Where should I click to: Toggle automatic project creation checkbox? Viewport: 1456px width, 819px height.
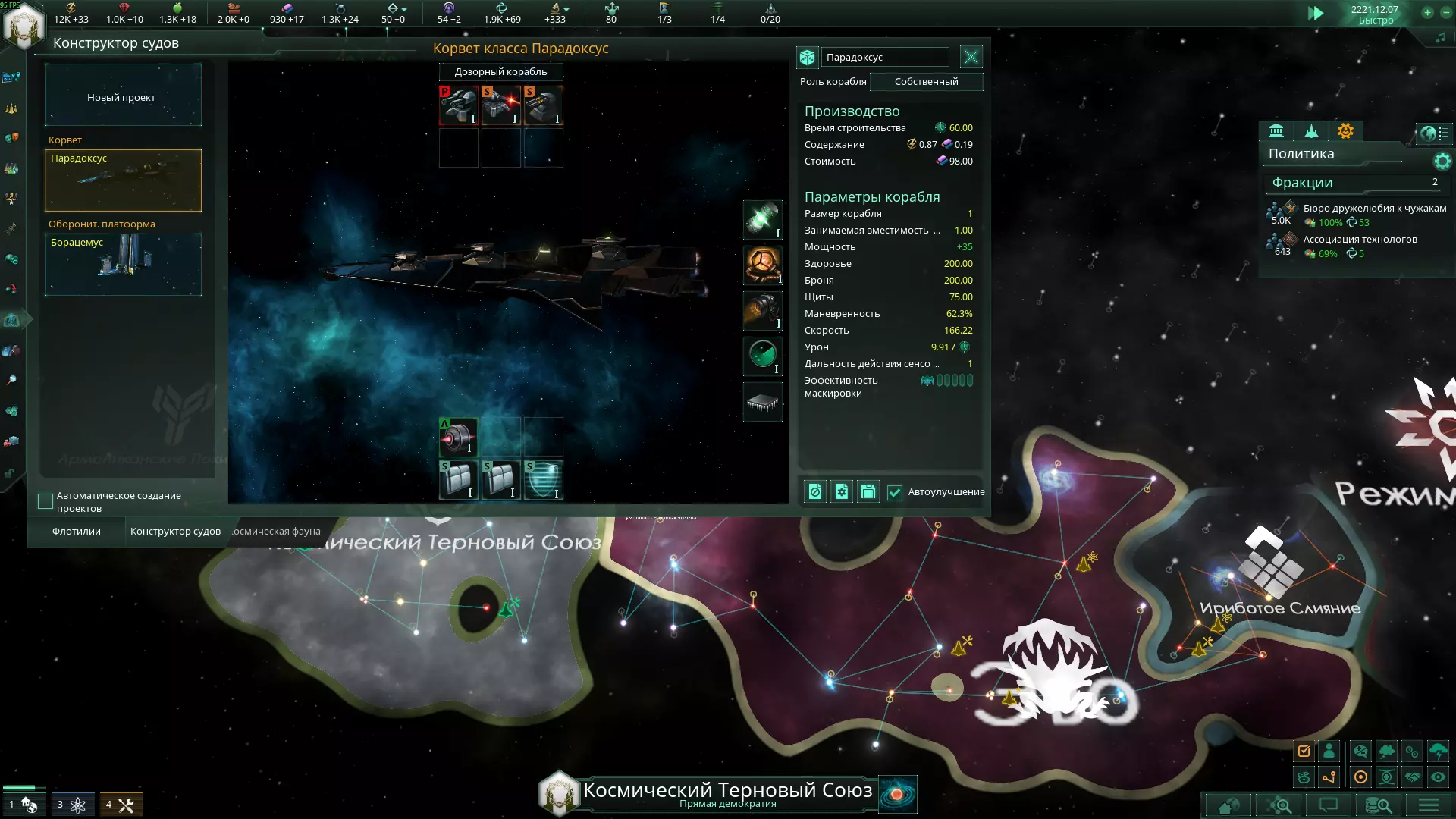point(45,501)
